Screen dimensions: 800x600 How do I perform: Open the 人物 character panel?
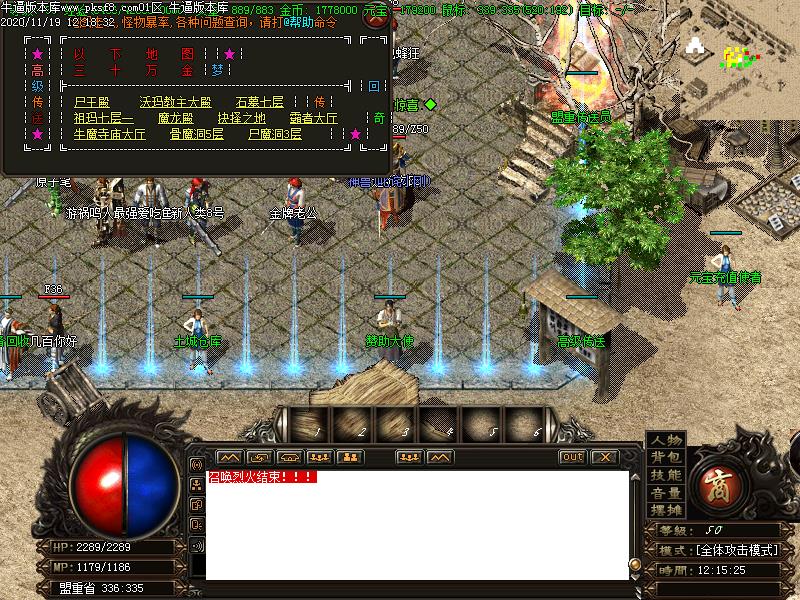coord(666,441)
